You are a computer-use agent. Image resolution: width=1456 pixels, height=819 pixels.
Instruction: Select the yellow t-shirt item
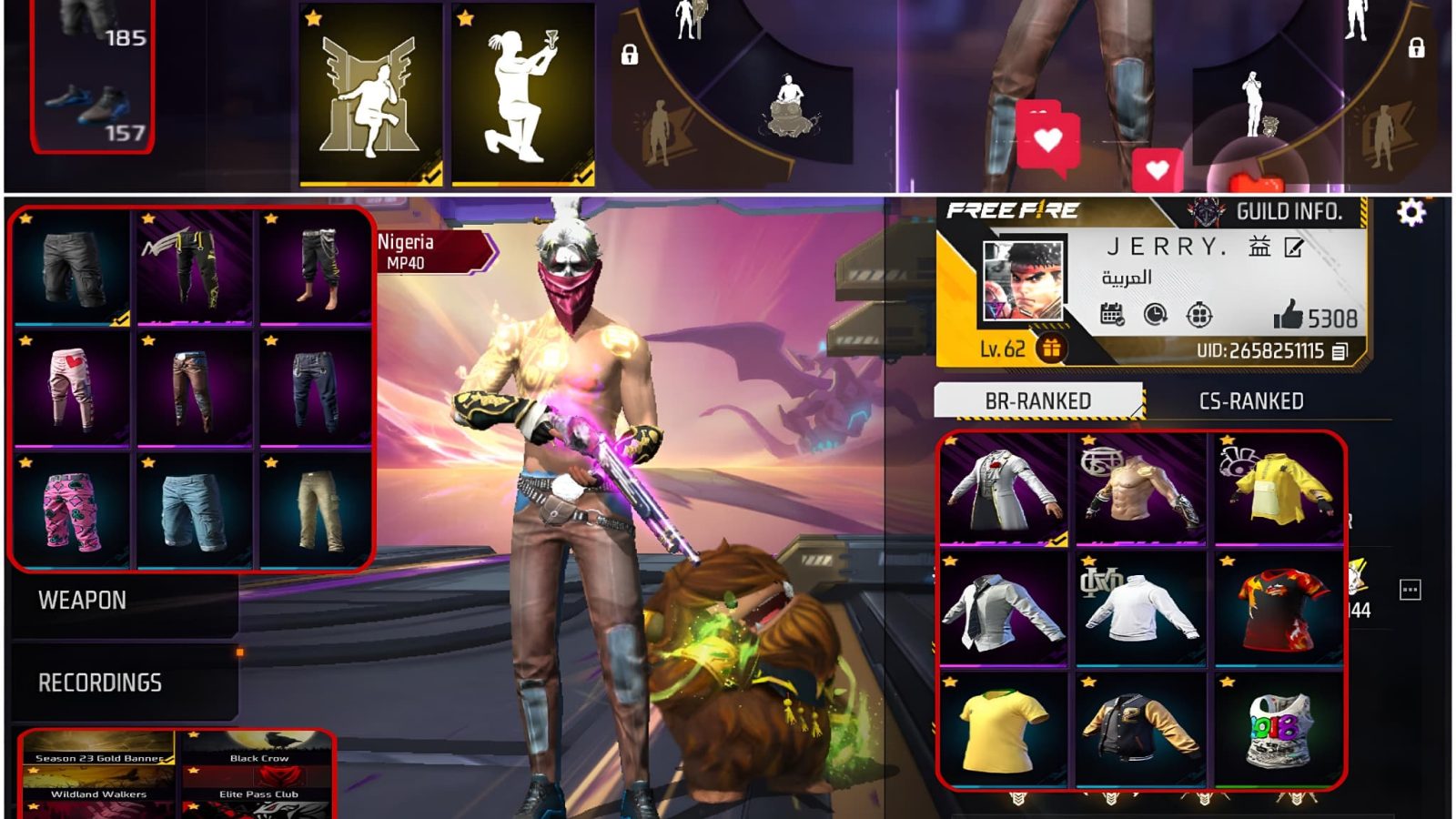coord(1002,731)
